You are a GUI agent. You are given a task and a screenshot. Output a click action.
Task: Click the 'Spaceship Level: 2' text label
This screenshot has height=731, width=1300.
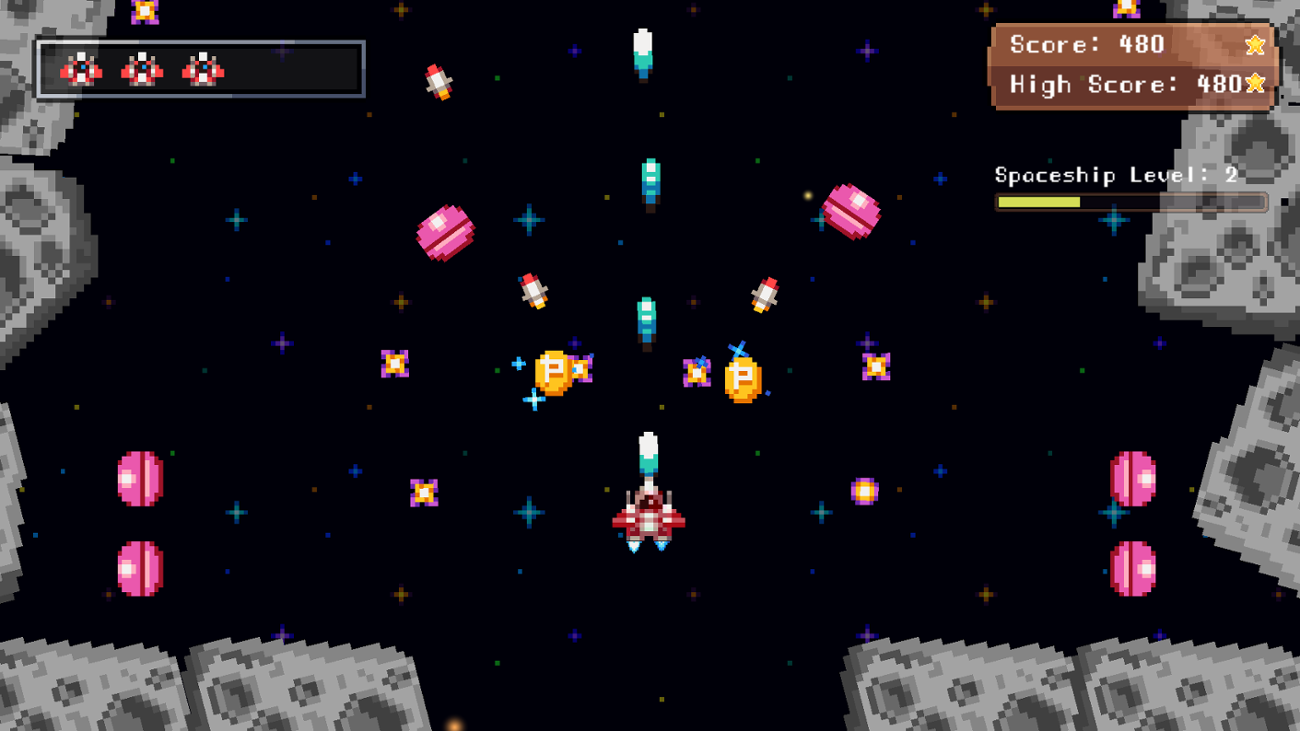click(x=1113, y=174)
